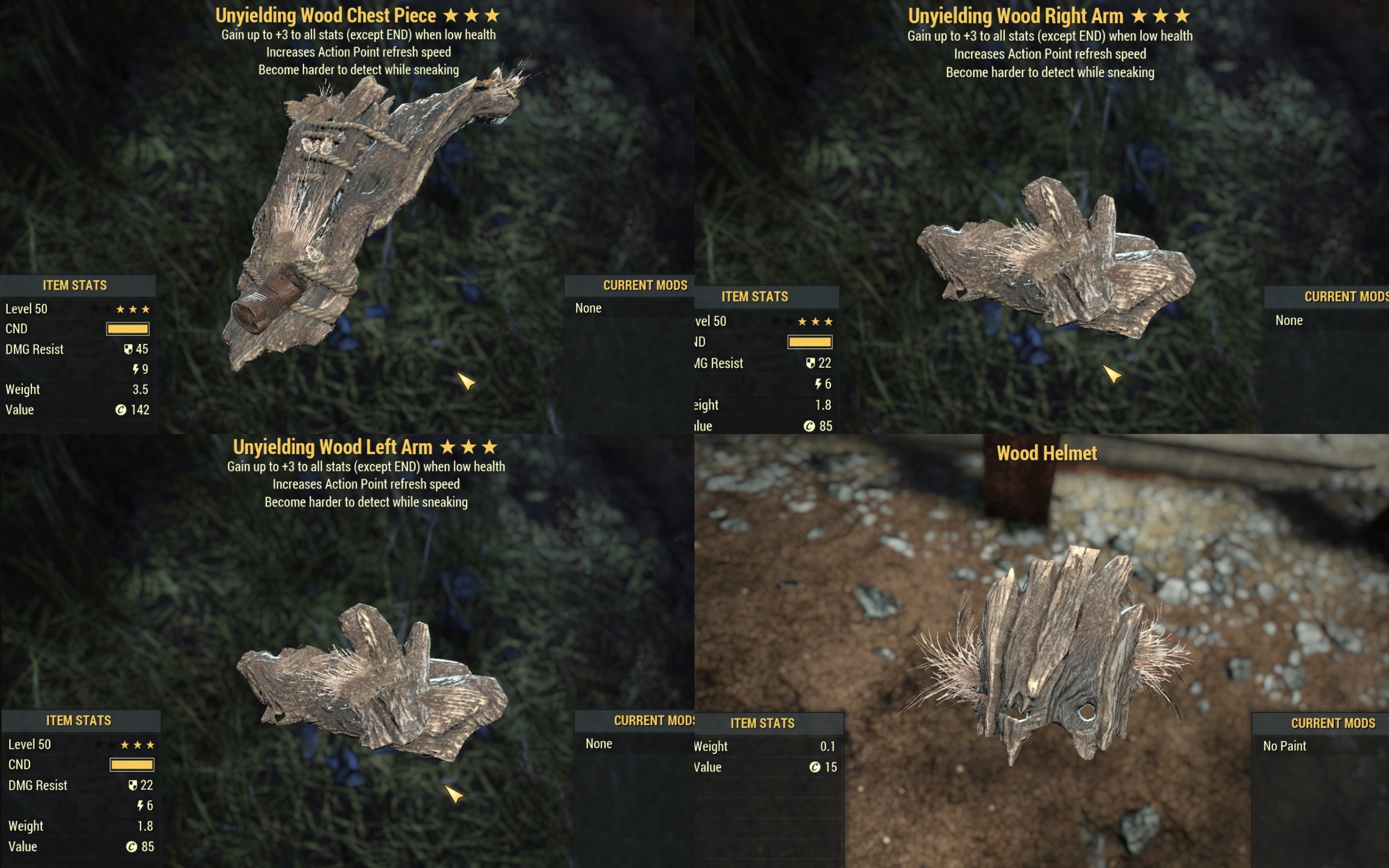
Task: Click the caps icon beside the Left Arm's Value 85
Action: 132,846
